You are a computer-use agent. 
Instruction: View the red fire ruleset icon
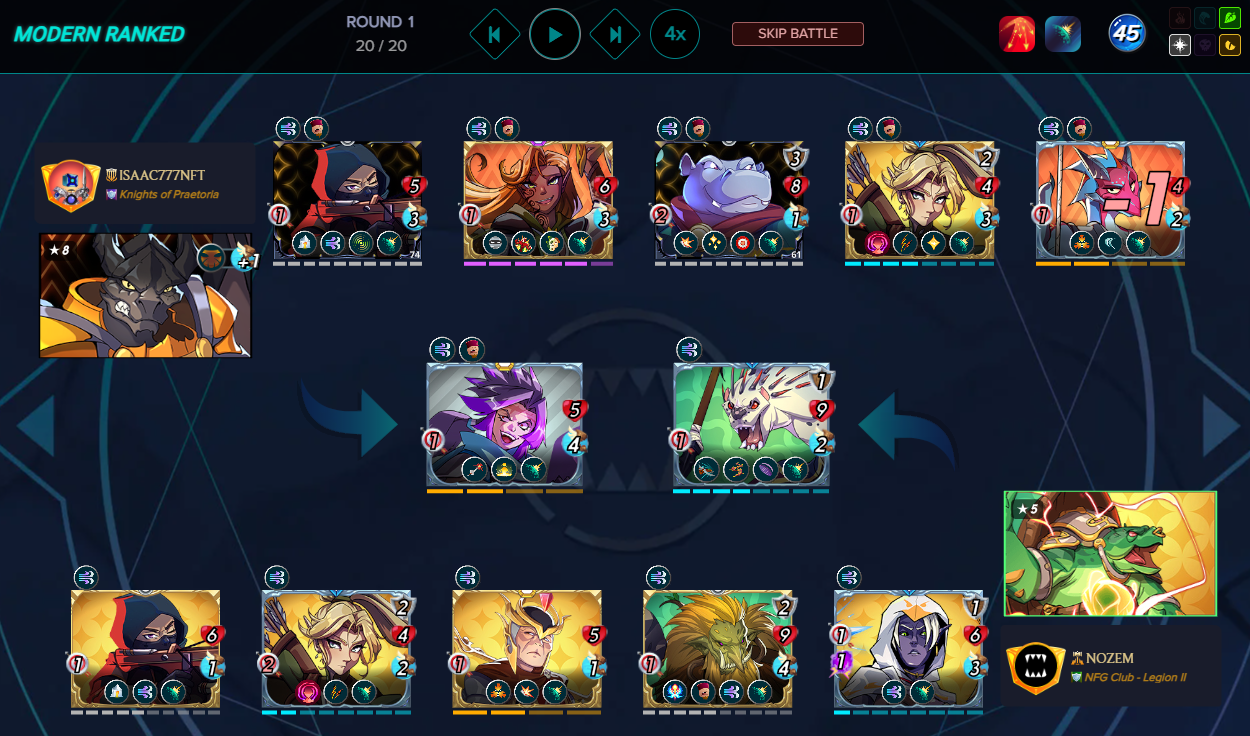(1017, 34)
